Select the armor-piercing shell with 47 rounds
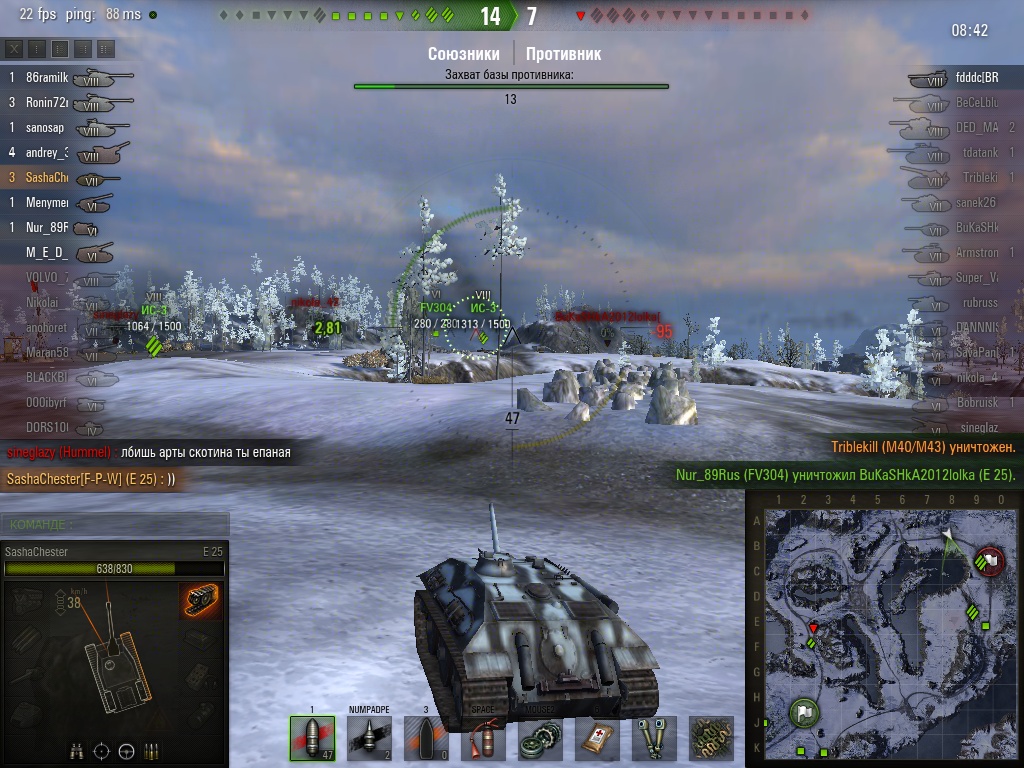This screenshot has height=768, width=1024. [x=311, y=738]
